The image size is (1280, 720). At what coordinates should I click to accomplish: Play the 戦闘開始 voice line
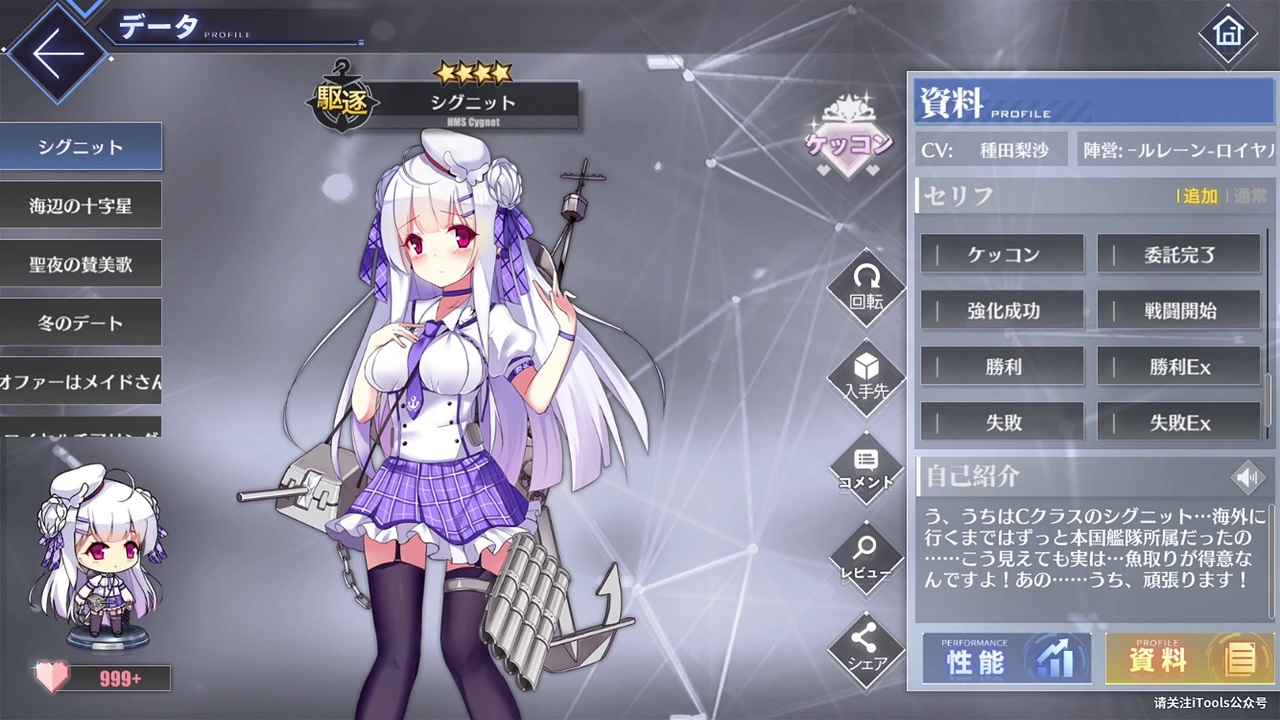click(1179, 310)
